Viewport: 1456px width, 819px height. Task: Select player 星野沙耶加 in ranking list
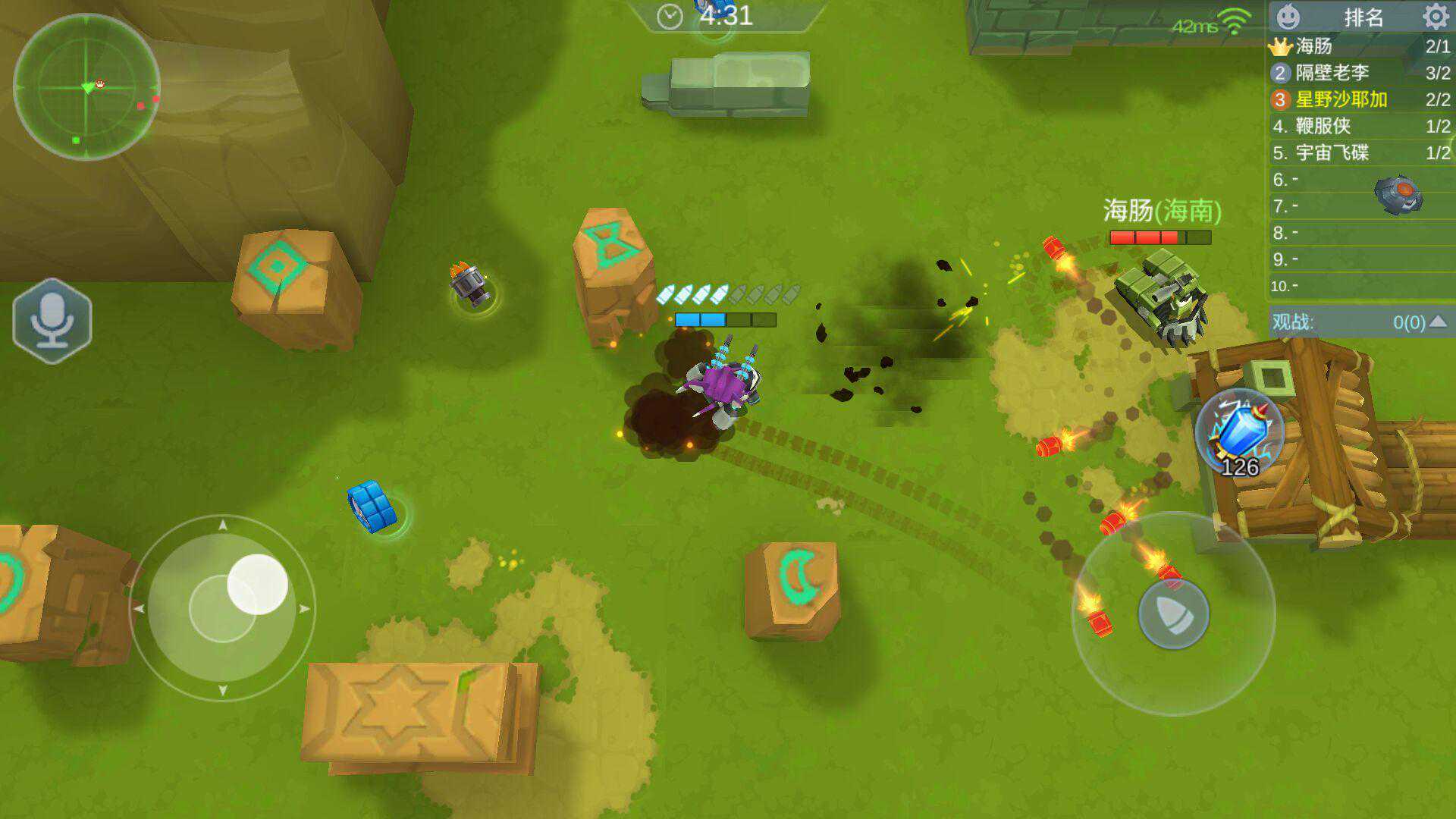1341,99
